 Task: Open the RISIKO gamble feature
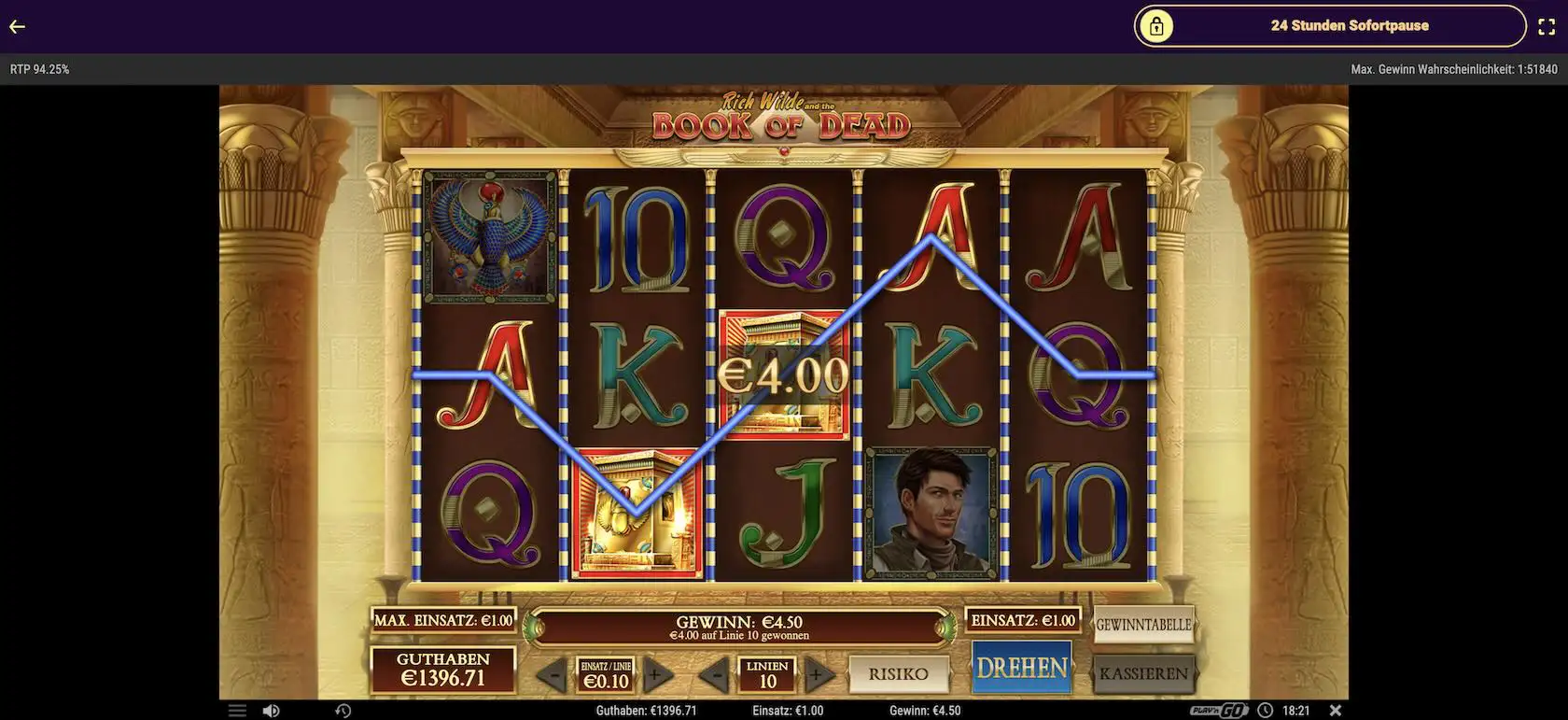(x=900, y=673)
